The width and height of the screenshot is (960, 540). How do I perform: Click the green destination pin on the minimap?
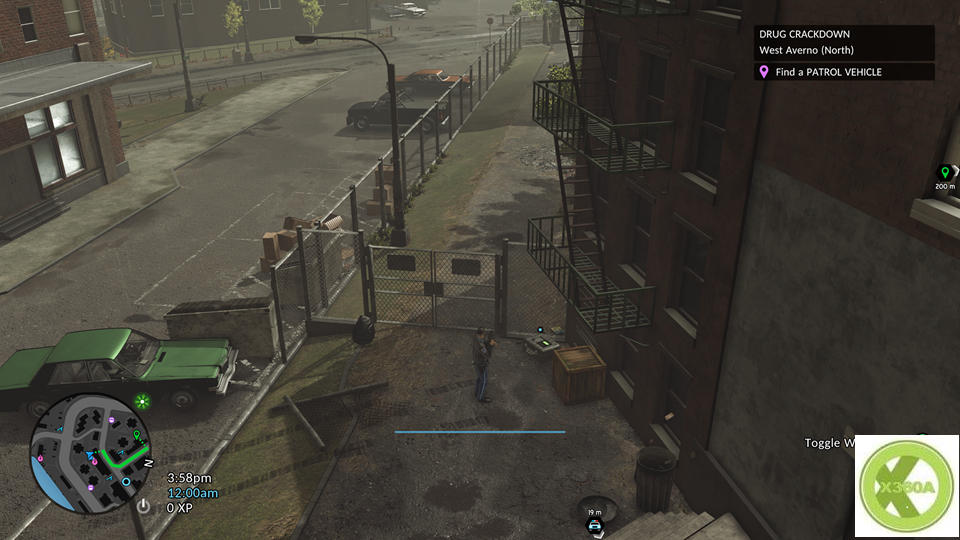[137, 436]
